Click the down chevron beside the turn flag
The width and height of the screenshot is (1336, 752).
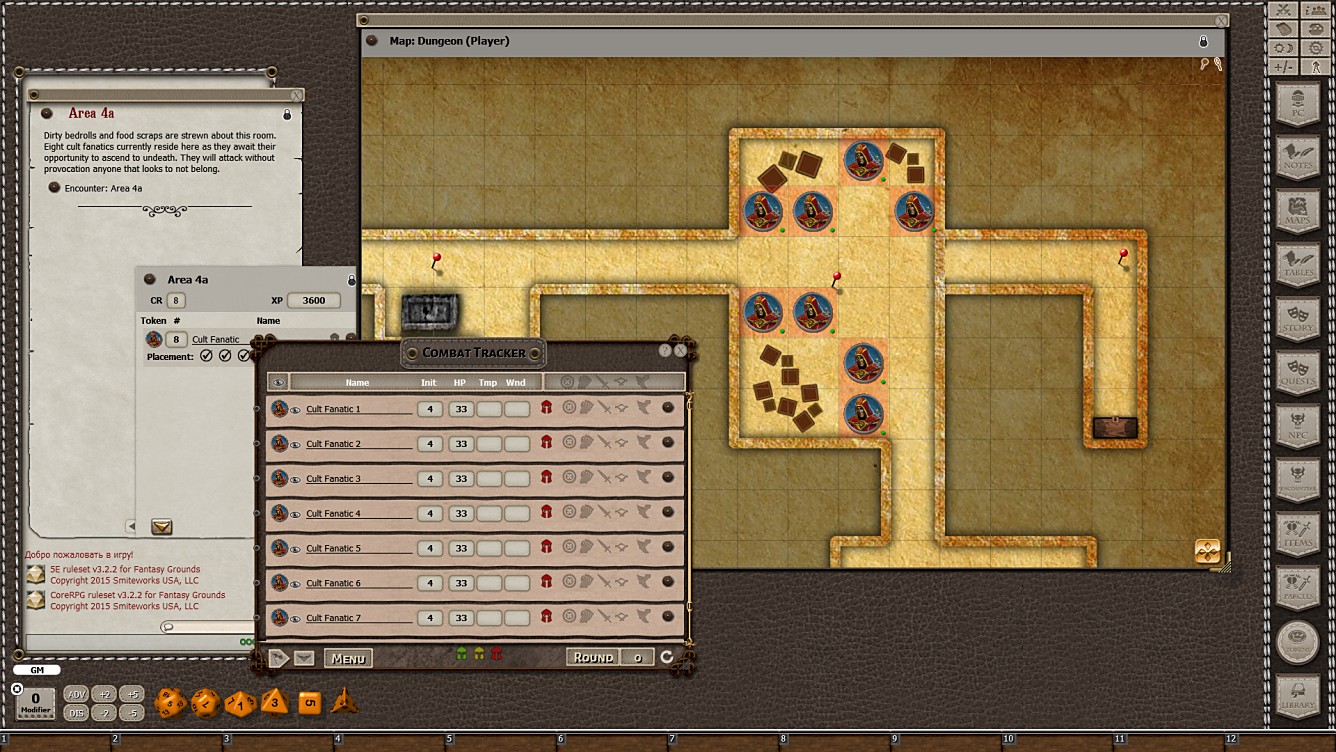pos(305,658)
